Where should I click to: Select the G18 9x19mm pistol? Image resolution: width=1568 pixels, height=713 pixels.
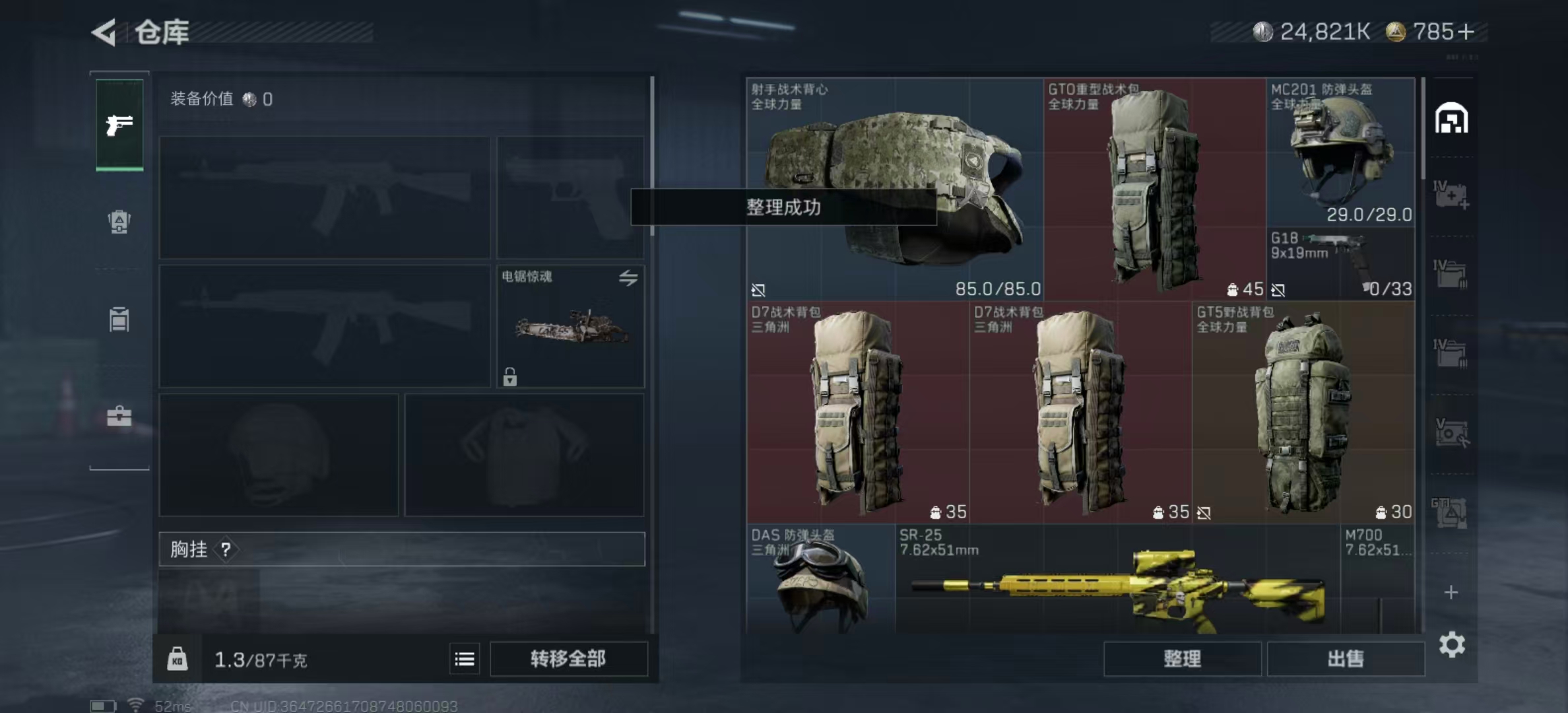point(1340,263)
